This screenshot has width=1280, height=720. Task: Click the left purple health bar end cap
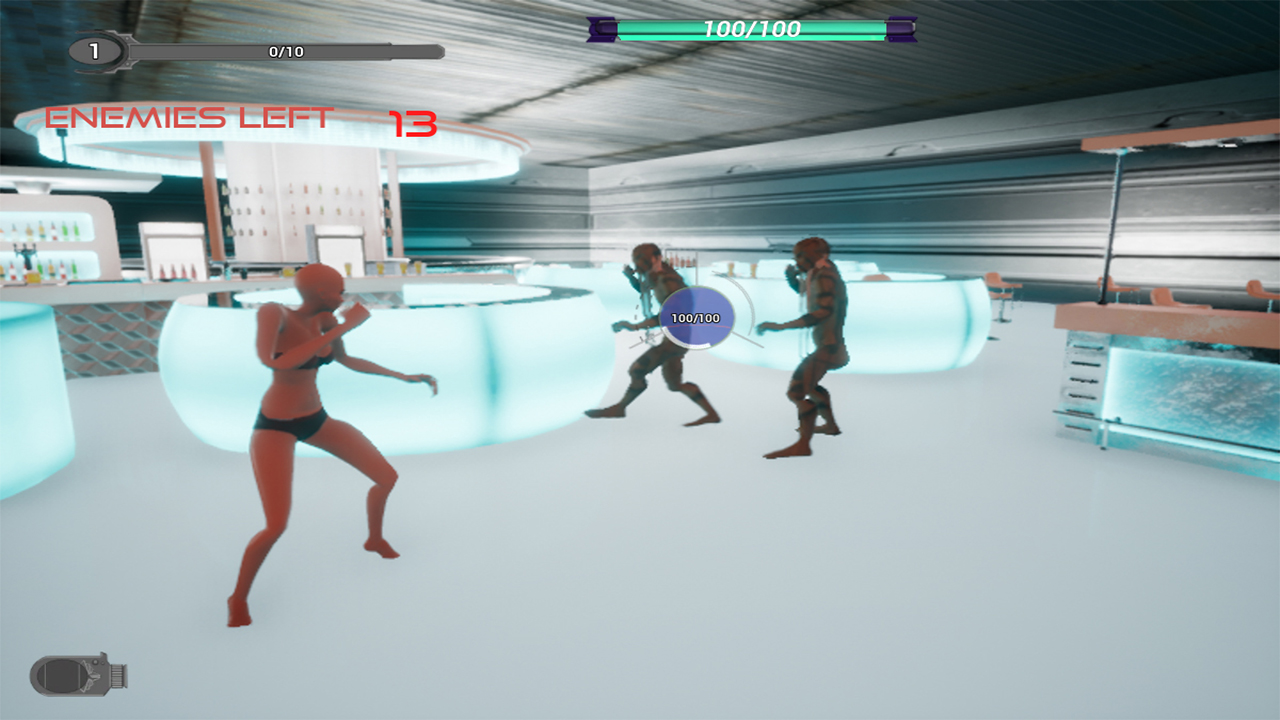600,30
